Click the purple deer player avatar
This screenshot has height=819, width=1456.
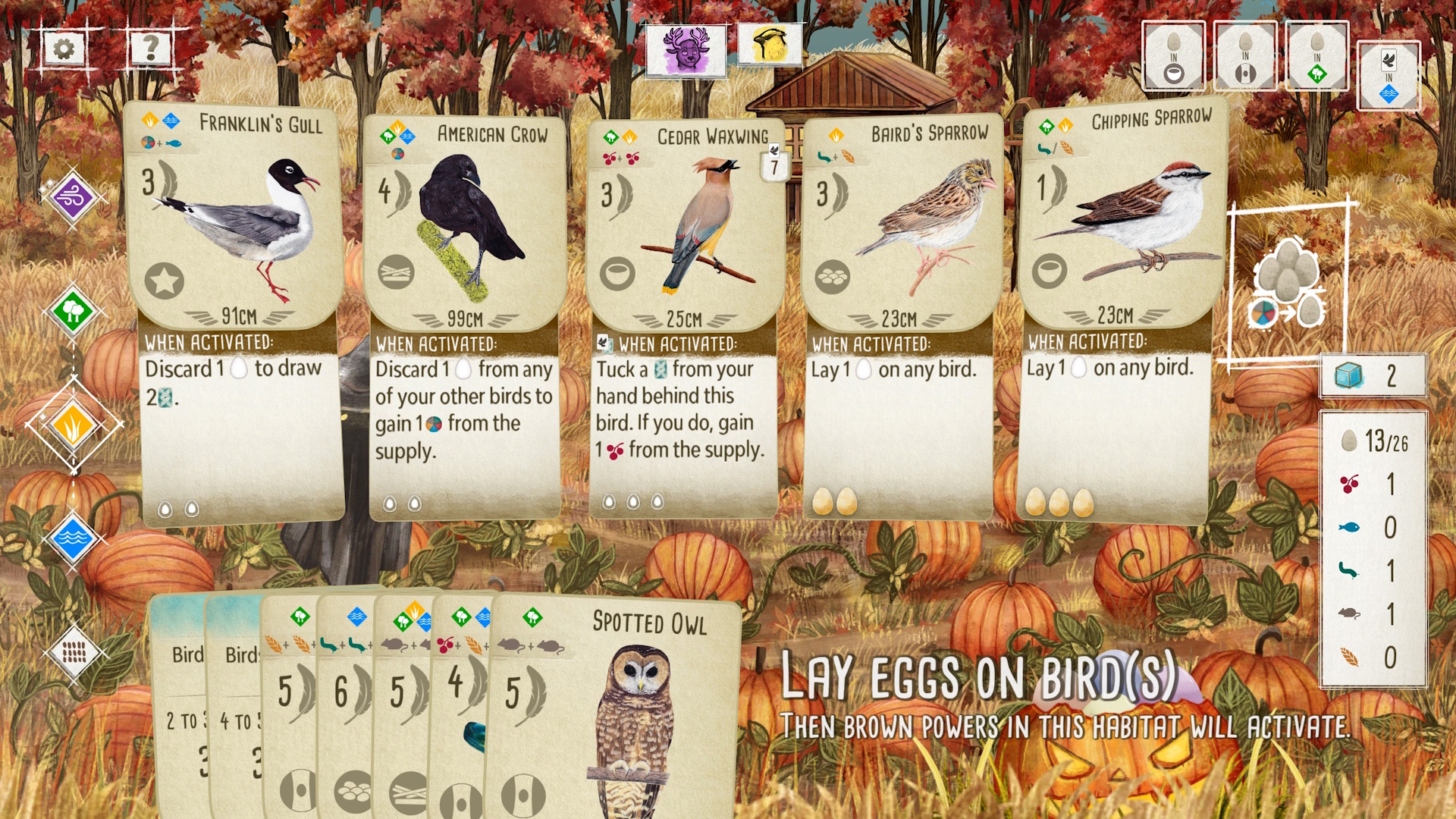686,50
